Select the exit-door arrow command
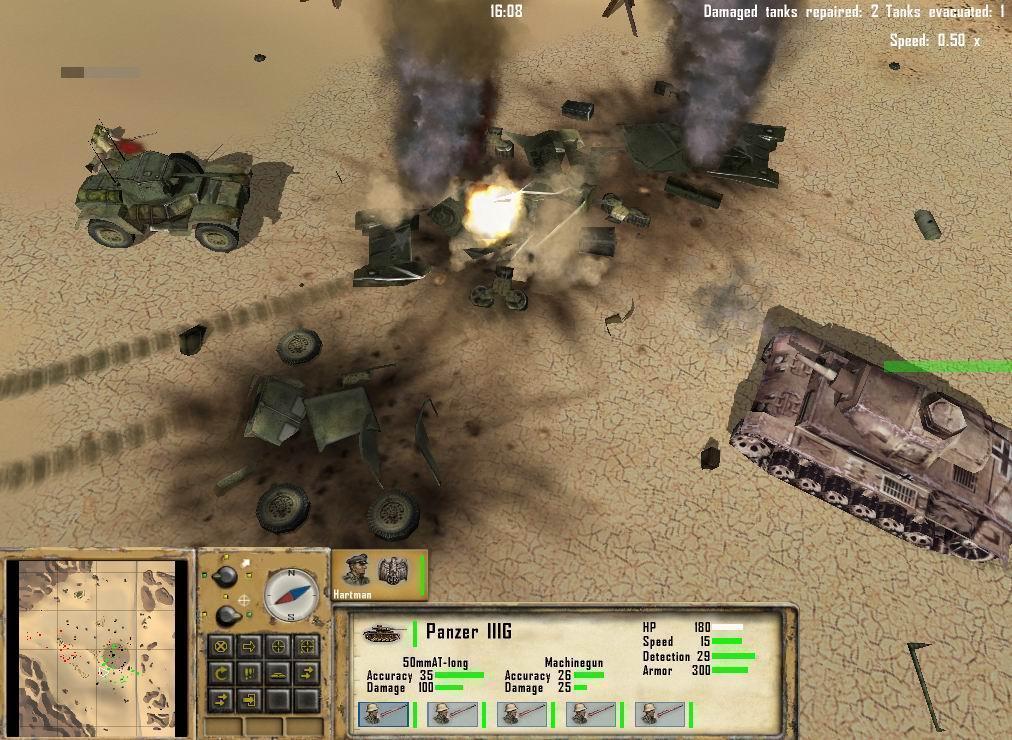1012x740 pixels. pos(250,699)
